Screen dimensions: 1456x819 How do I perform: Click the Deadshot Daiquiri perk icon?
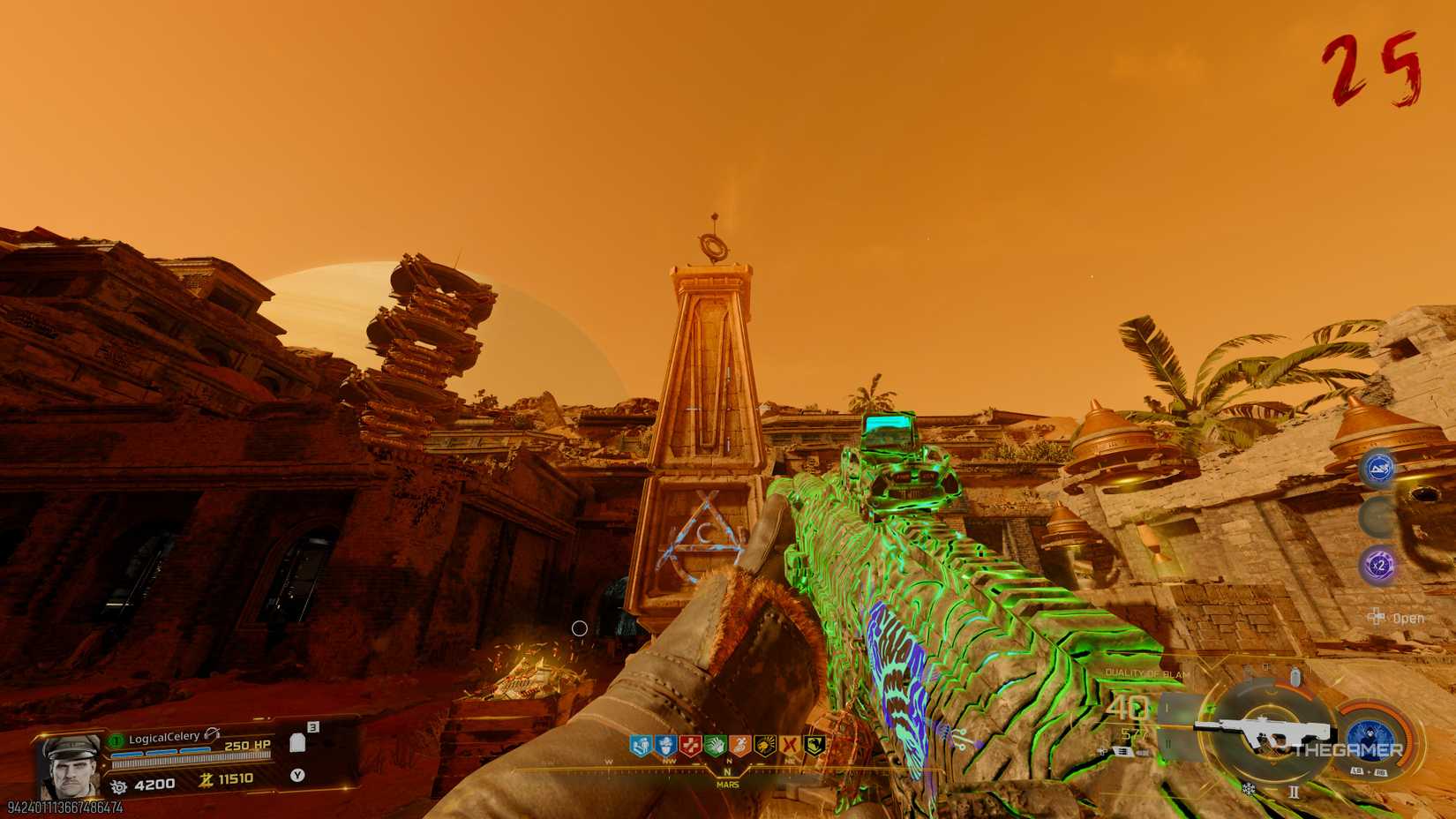pos(765,746)
